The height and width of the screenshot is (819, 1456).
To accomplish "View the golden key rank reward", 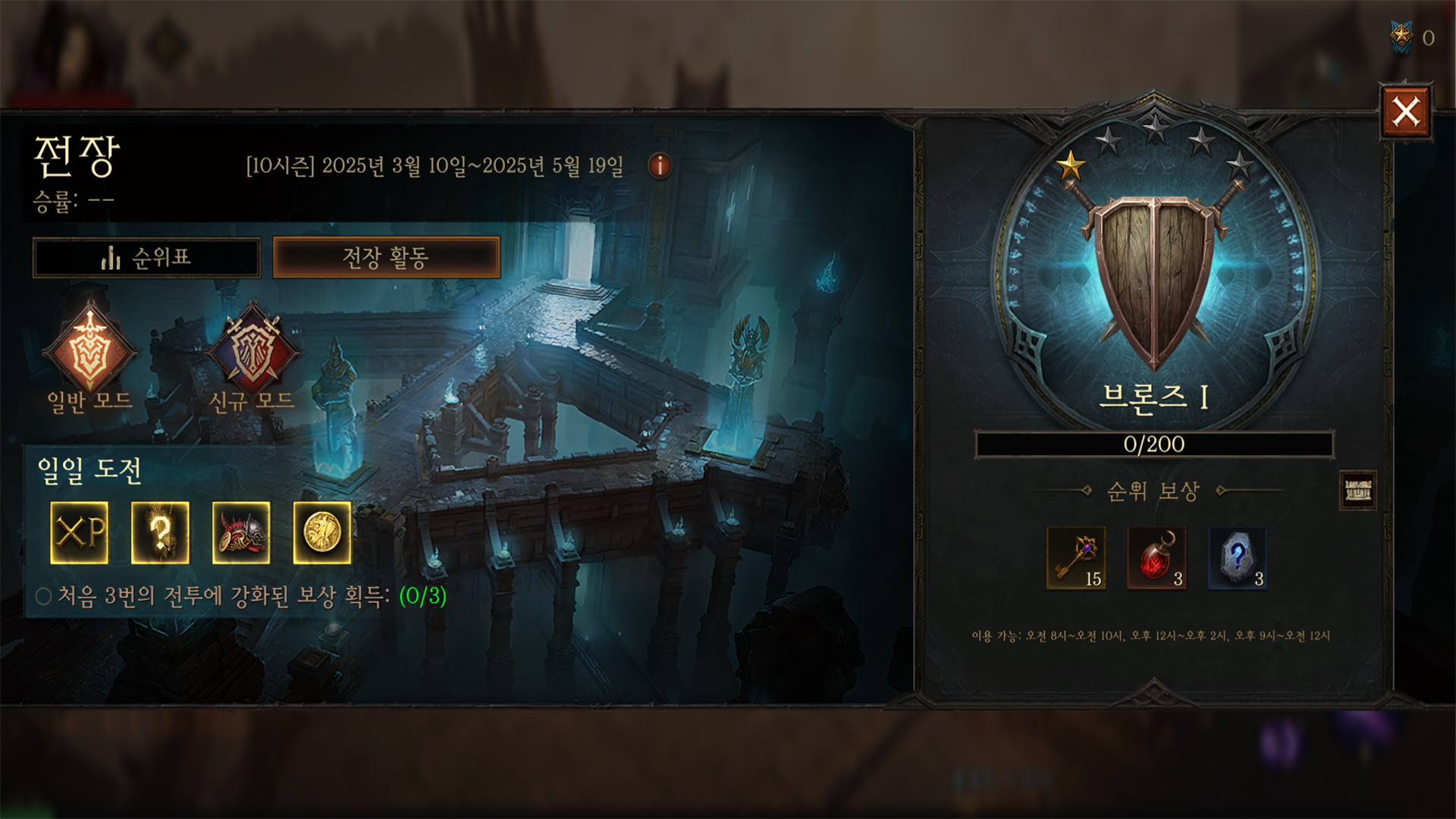I will click(x=1076, y=558).
